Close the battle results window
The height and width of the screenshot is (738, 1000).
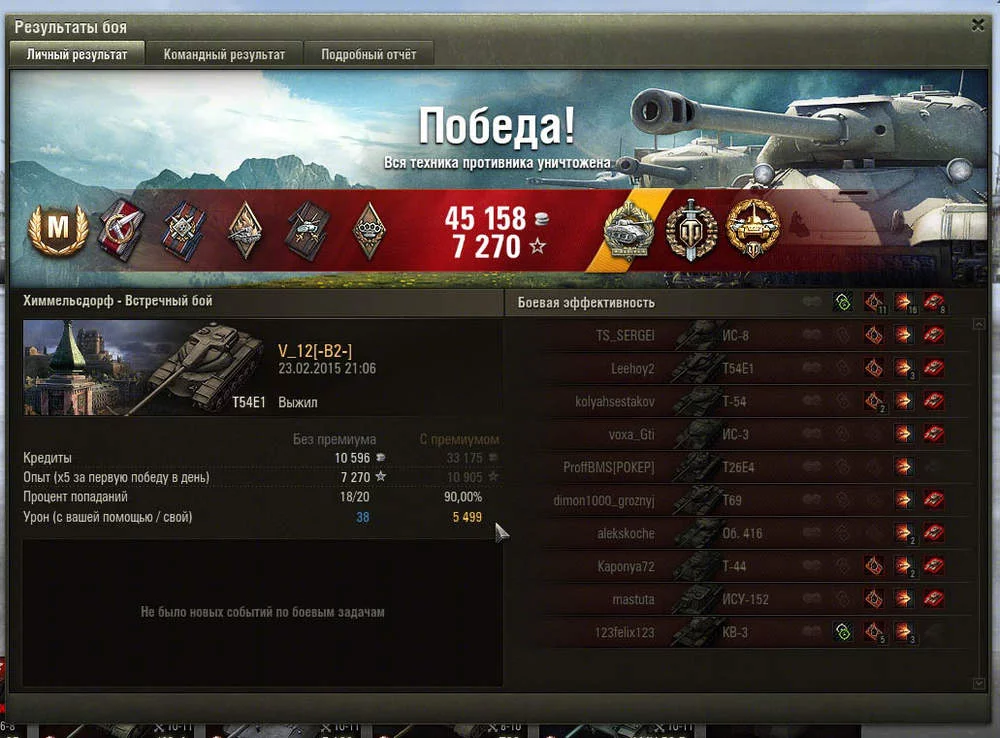978,26
